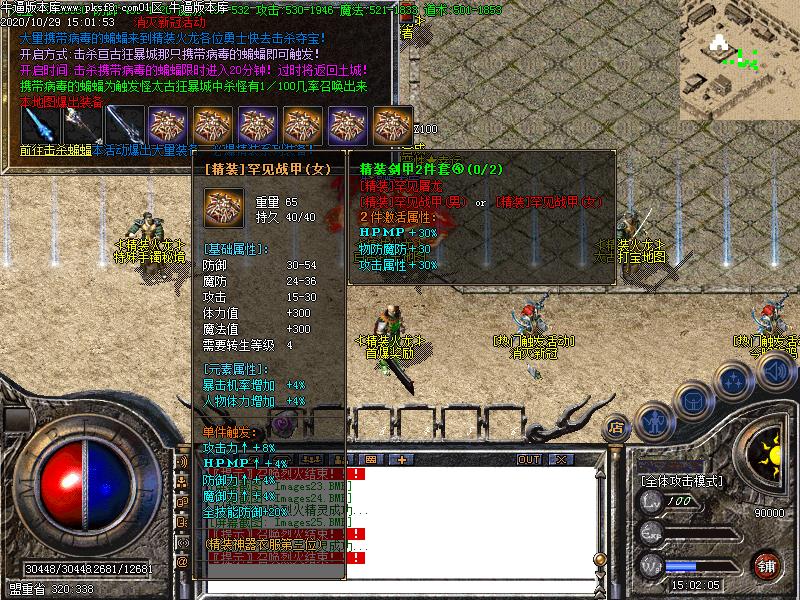The height and width of the screenshot is (600, 800).
Task: Select the dark steel sword reward slot
Action: tap(125, 125)
